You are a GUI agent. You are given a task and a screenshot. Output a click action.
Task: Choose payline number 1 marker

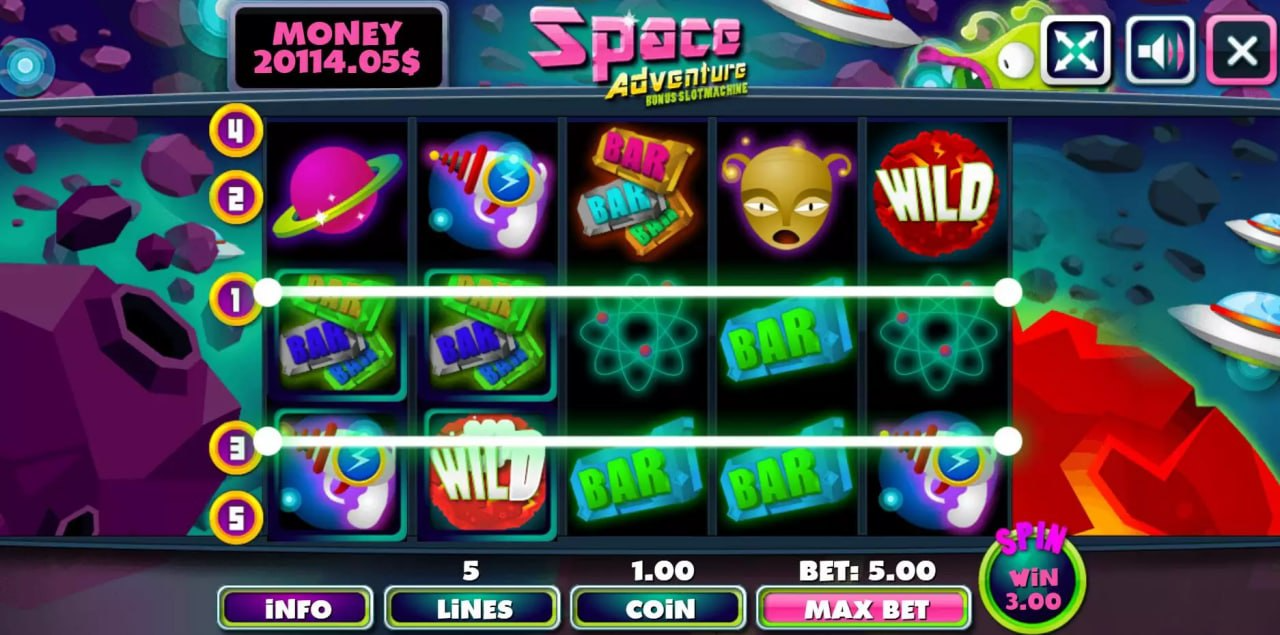[x=236, y=298]
